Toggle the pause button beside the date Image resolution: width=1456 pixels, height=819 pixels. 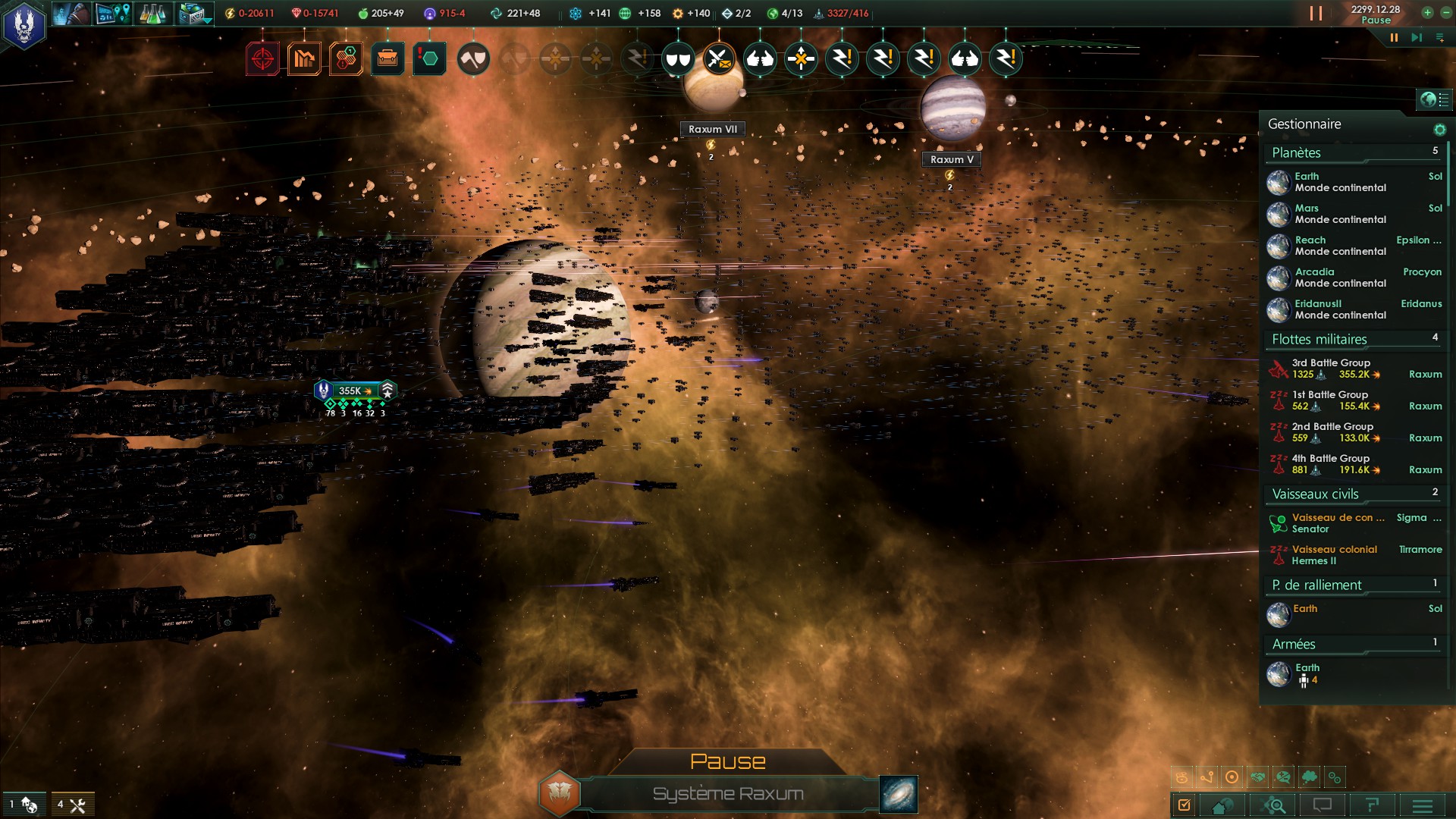coord(1316,14)
